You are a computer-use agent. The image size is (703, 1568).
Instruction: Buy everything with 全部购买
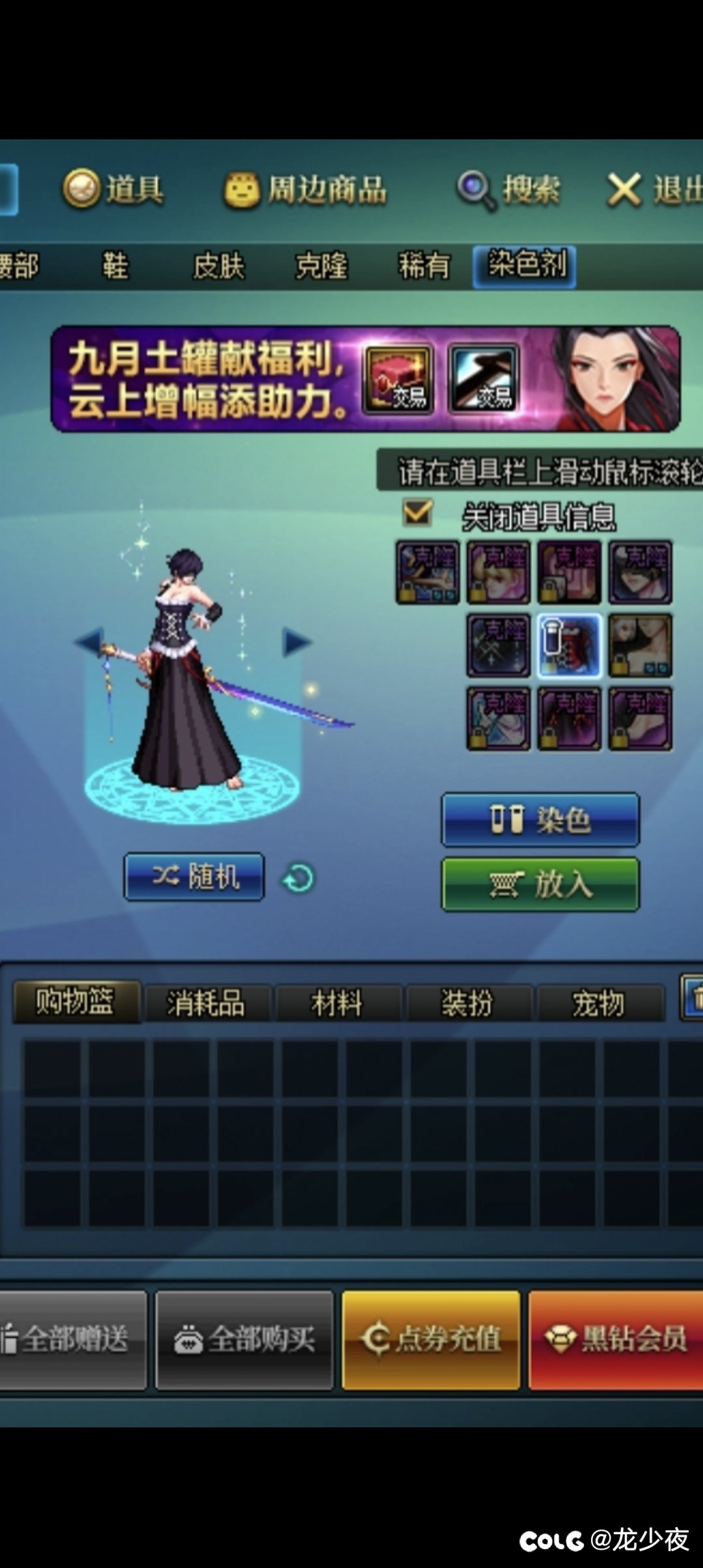(245, 1340)
